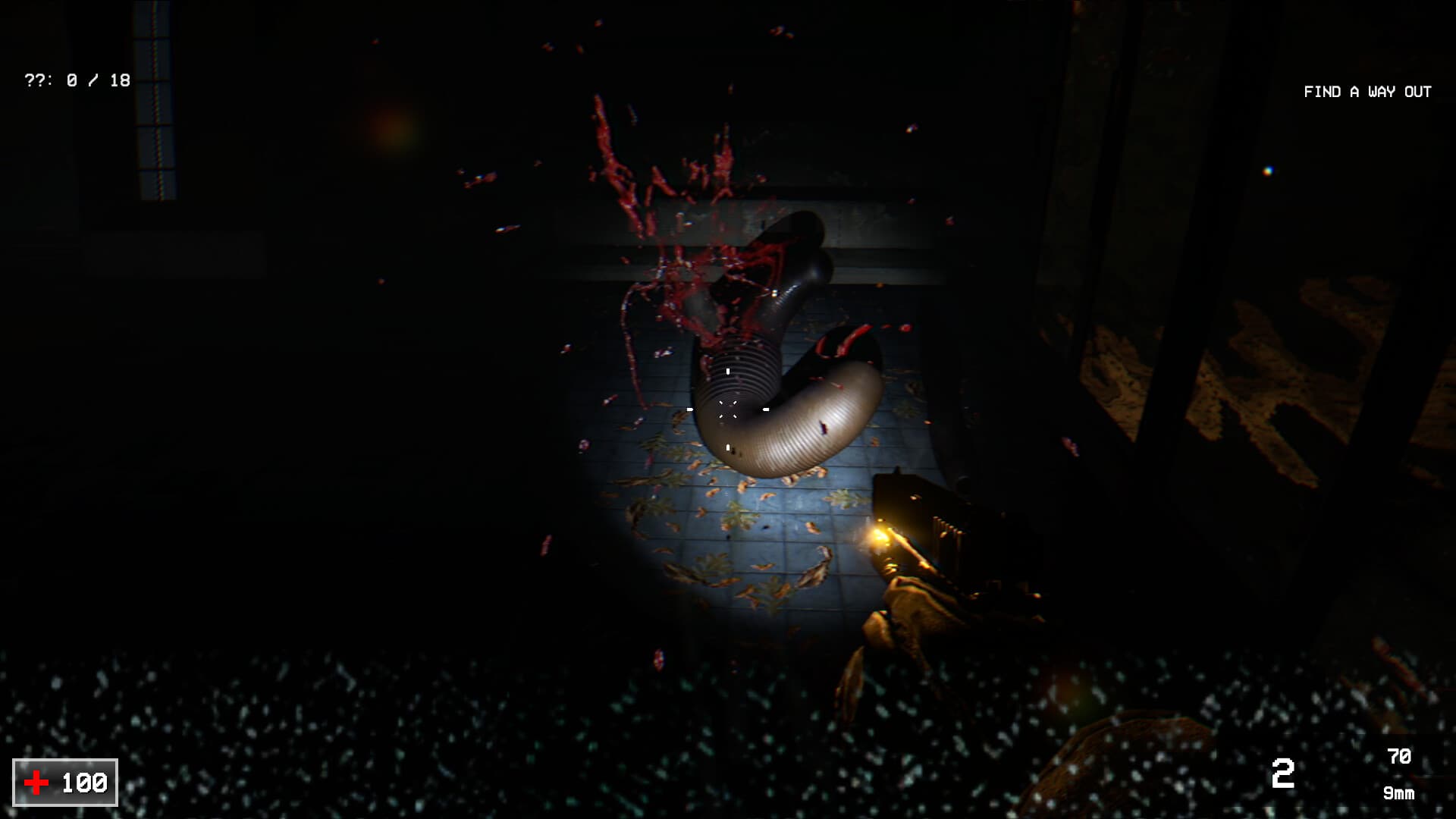This screenshot has height=819, width=1456.
Task: Click the '??: 0 / 18' collectible counter
Action: pos(76,78)
